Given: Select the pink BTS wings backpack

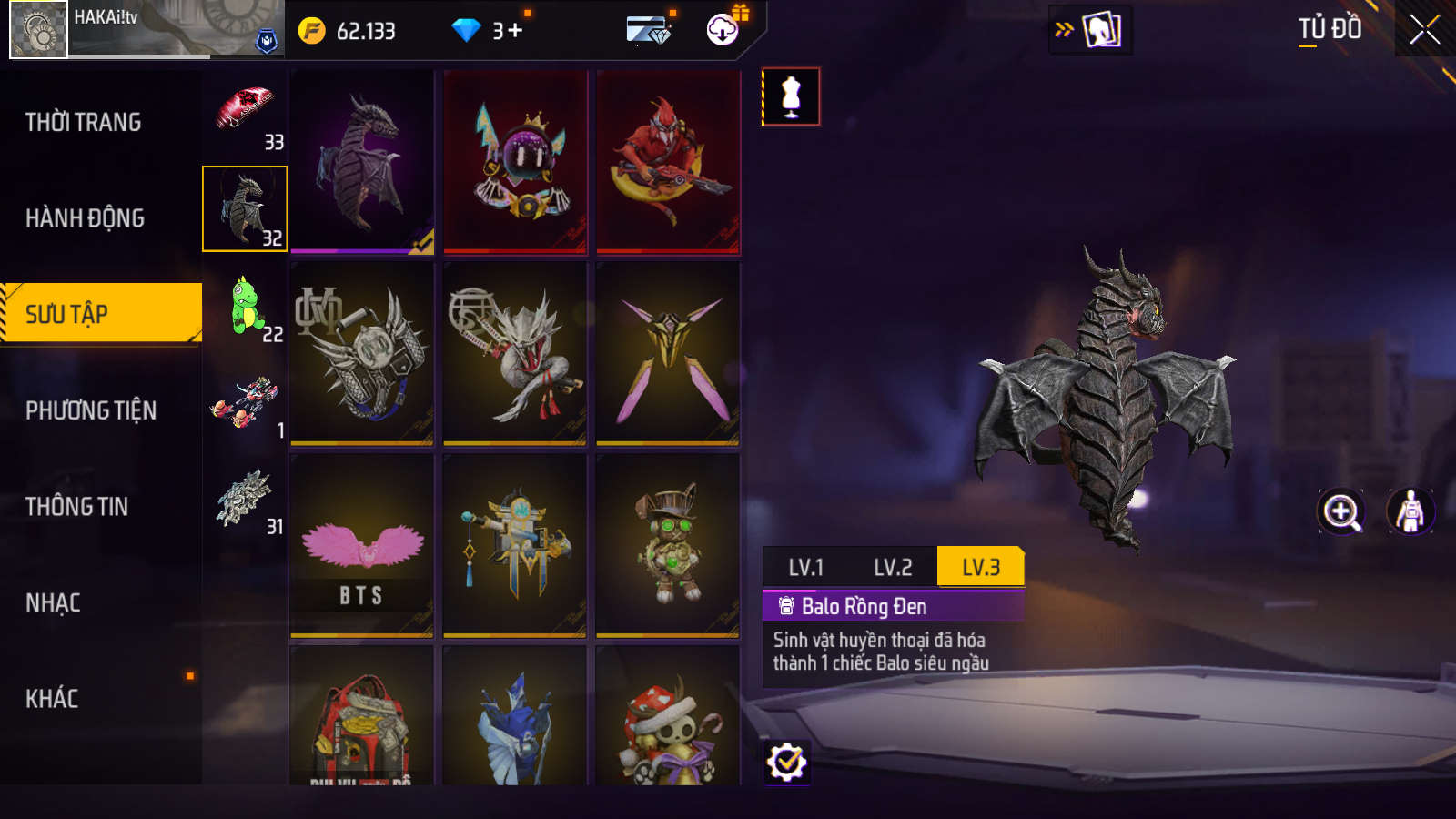Looking at the screenshot, I should [362, 546].
